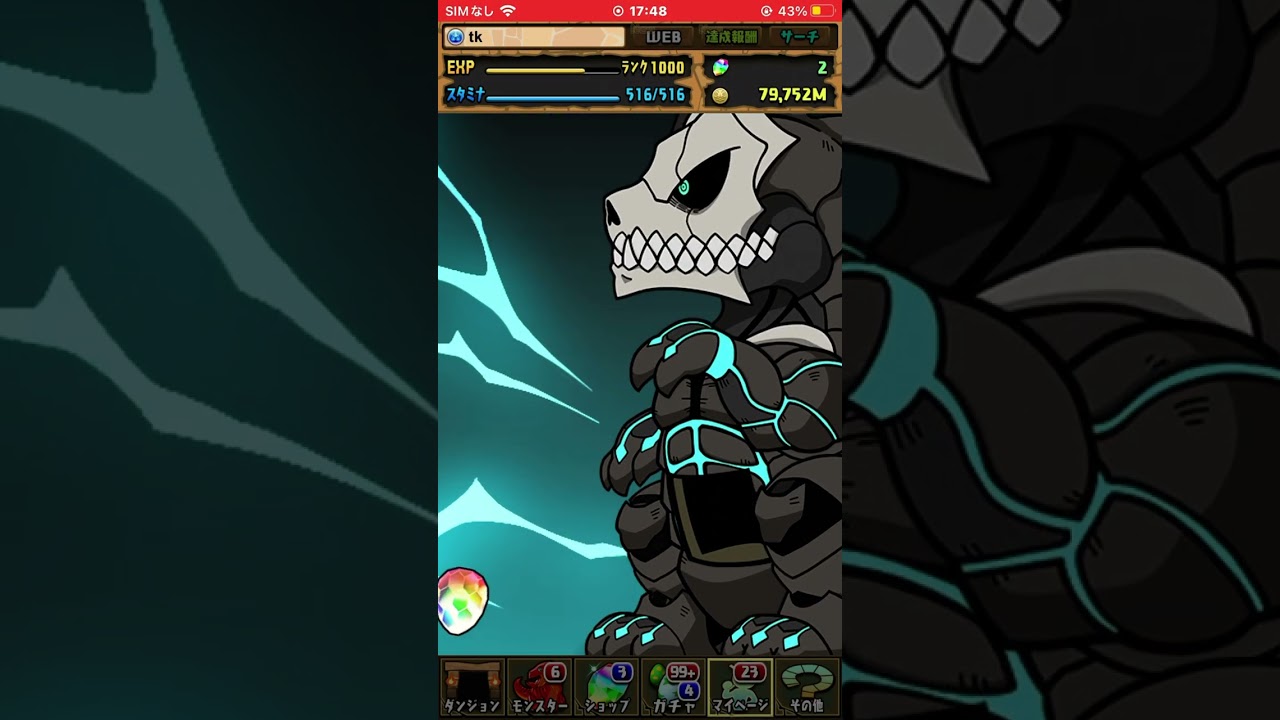Open the ダンジョン (Dungeon) menu
The image size is (1280, 720).
(x=472, y=687)
